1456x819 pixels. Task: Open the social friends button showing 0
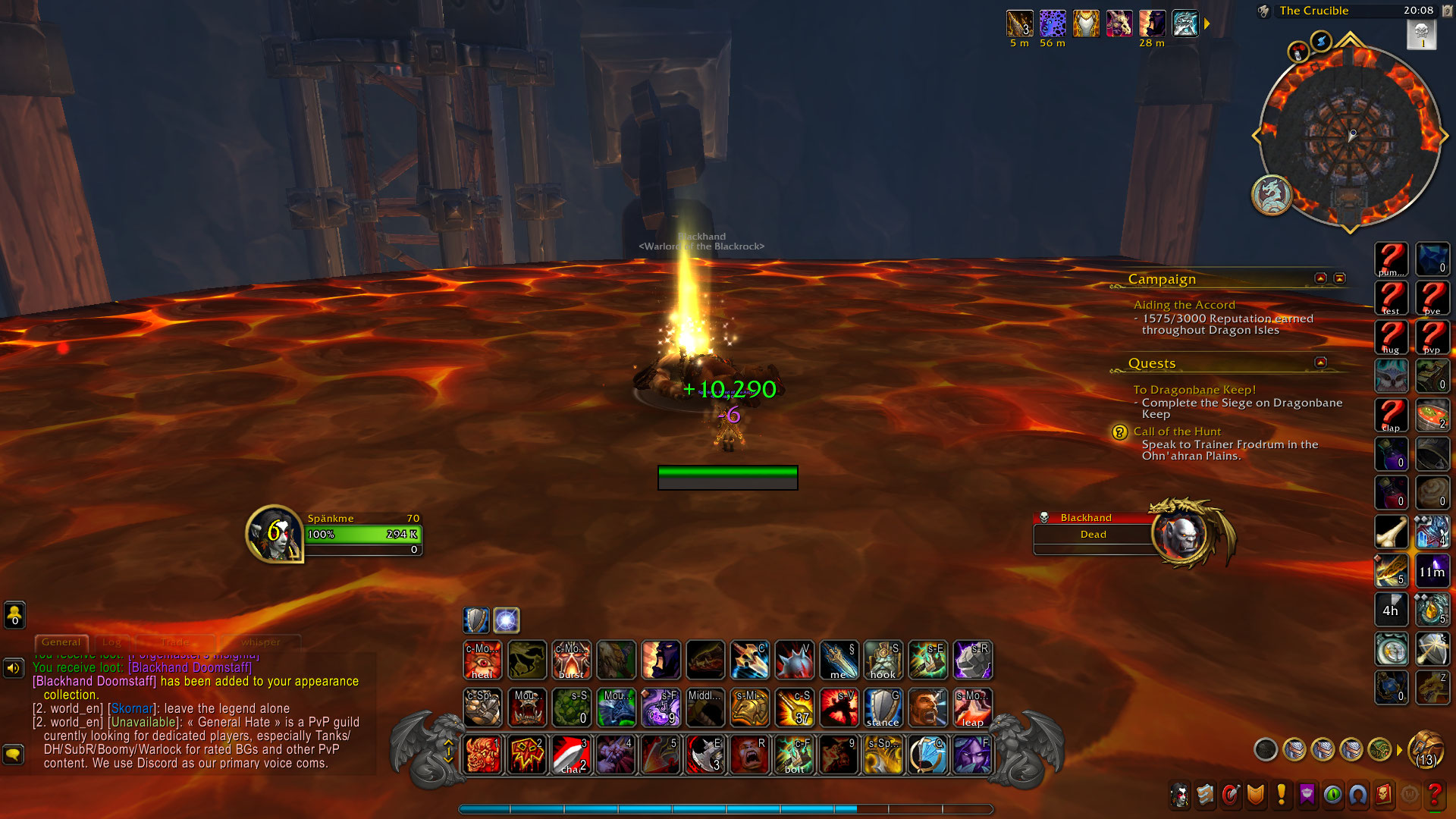[x=14, y=614]
